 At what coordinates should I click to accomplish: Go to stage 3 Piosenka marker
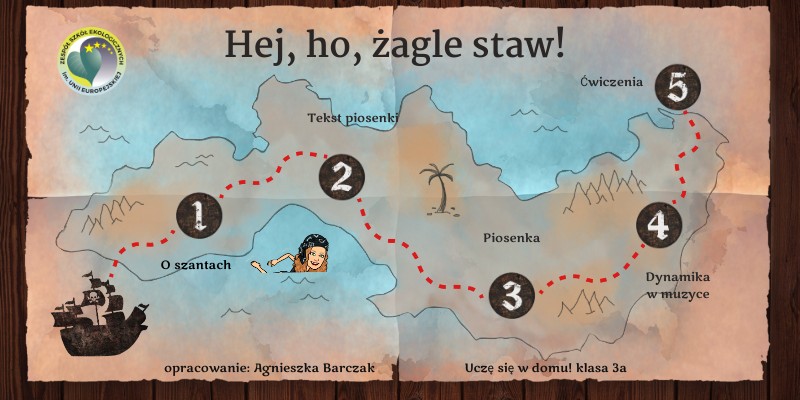pyautogui.click(x=511, y=294)
